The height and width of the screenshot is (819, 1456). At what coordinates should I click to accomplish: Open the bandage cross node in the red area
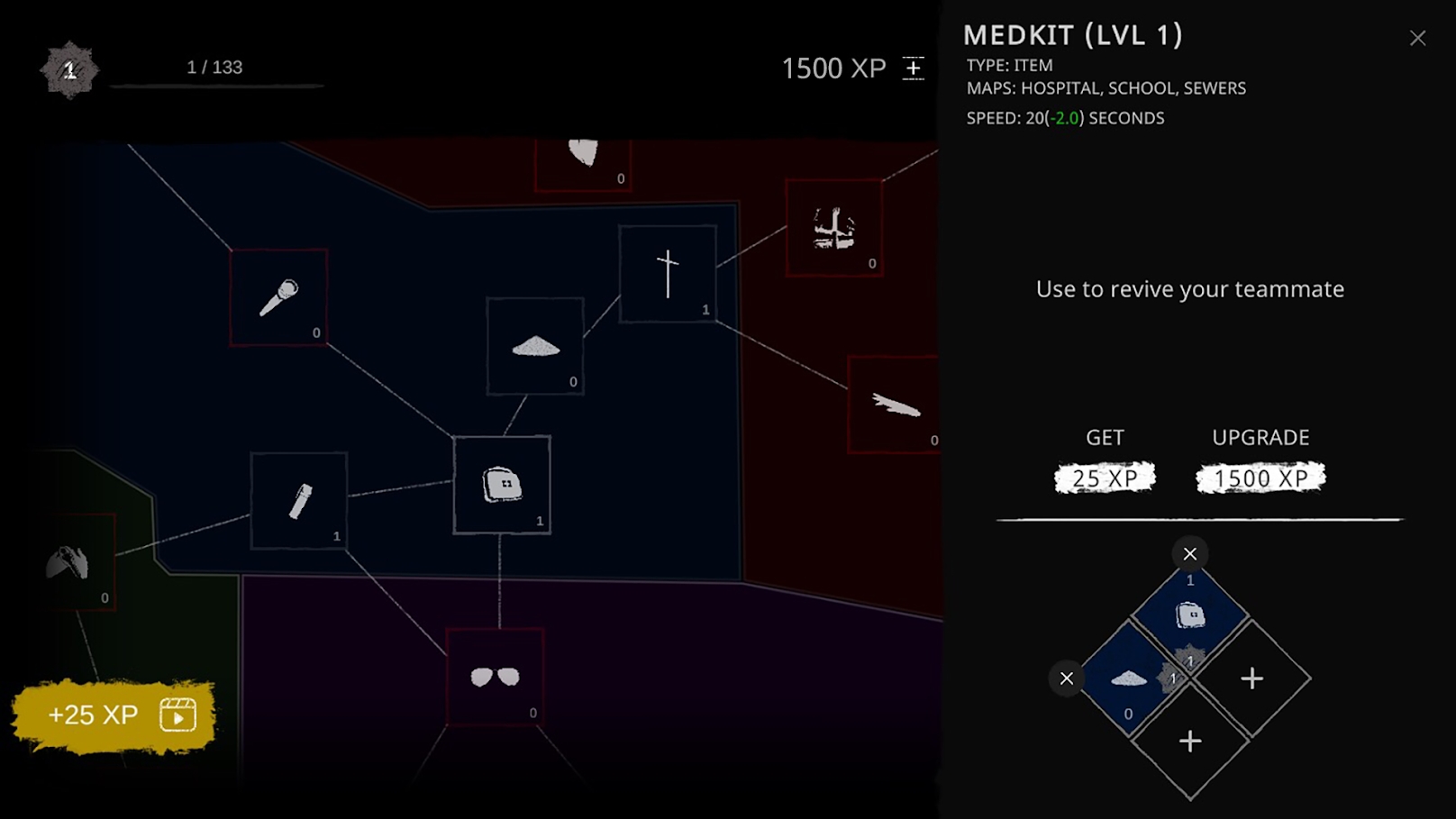[x=833, y=226]
